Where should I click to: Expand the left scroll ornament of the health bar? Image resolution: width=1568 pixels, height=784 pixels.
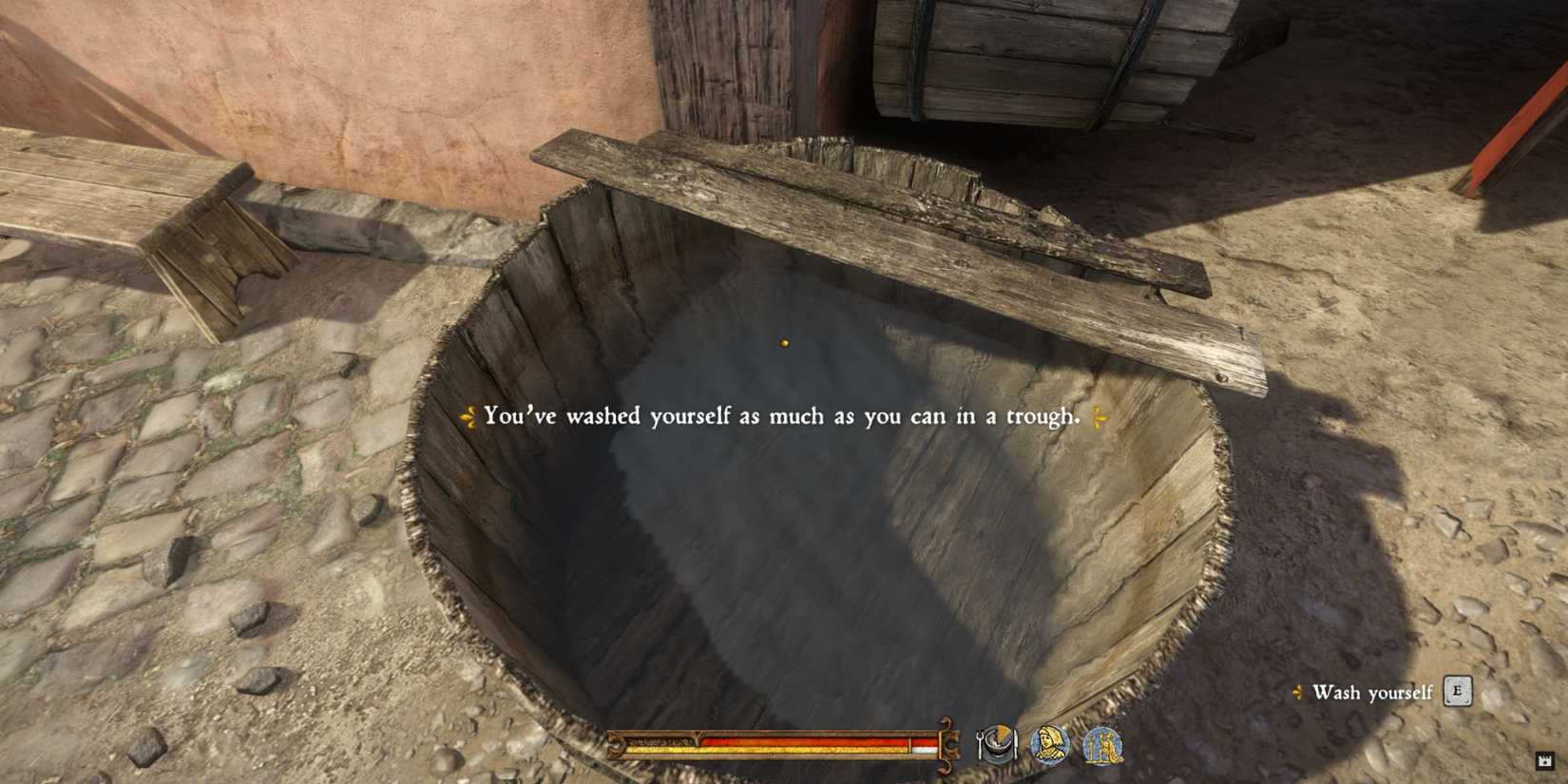[620, 748]
